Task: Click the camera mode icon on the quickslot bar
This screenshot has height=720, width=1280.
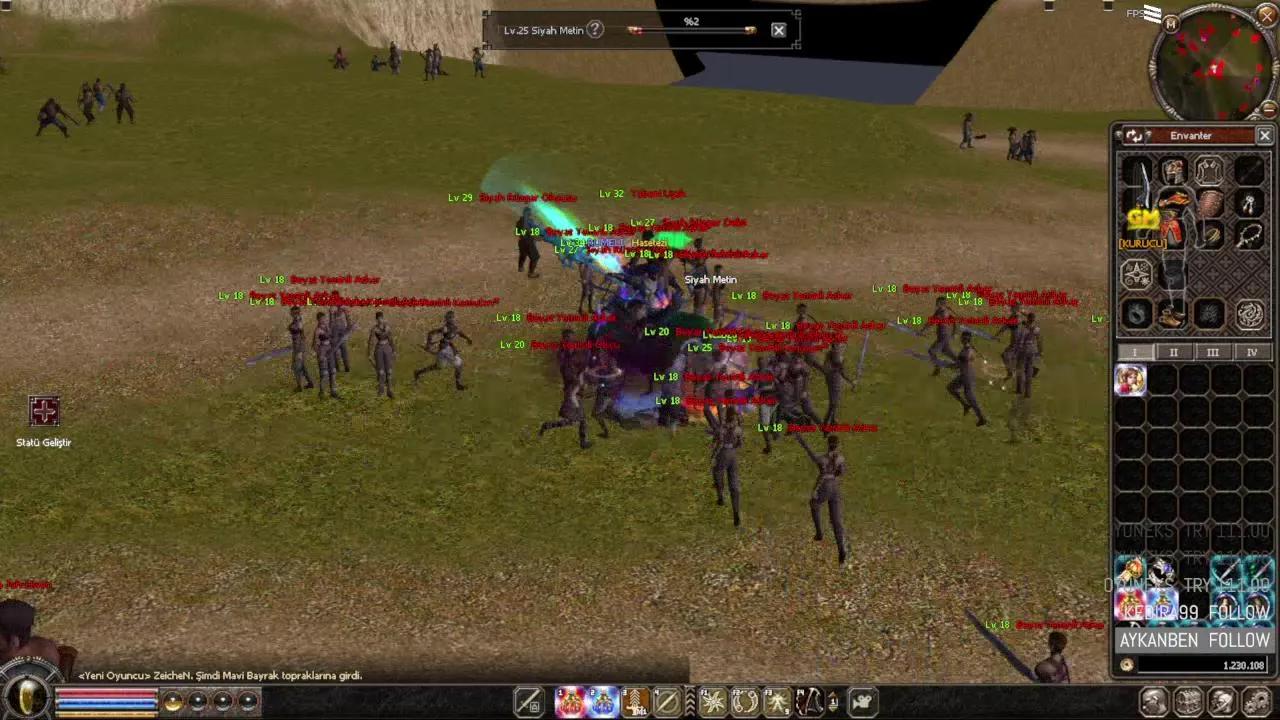Action: click(x=861, y=702)
